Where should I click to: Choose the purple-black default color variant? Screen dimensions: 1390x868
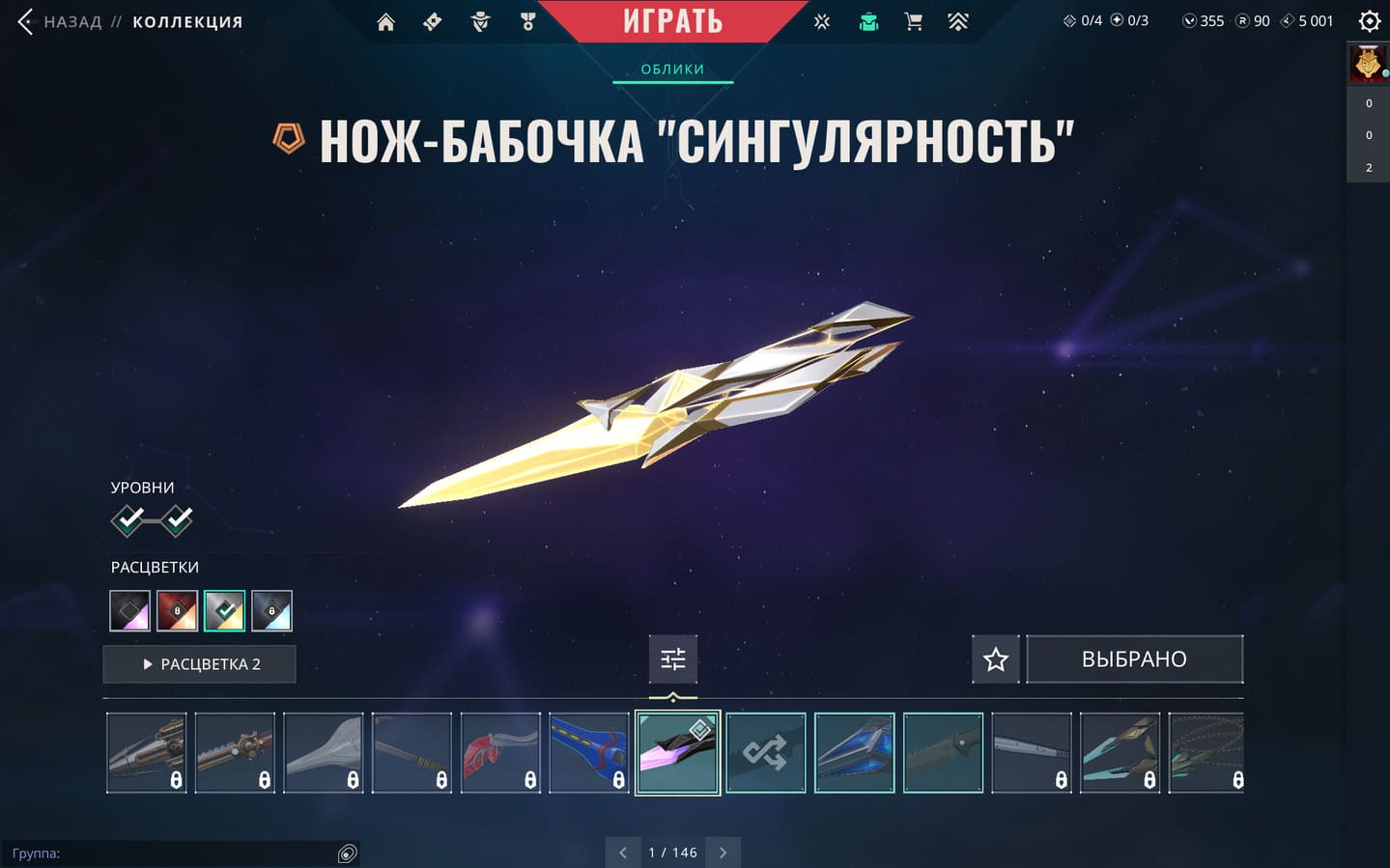click(129, 610)
